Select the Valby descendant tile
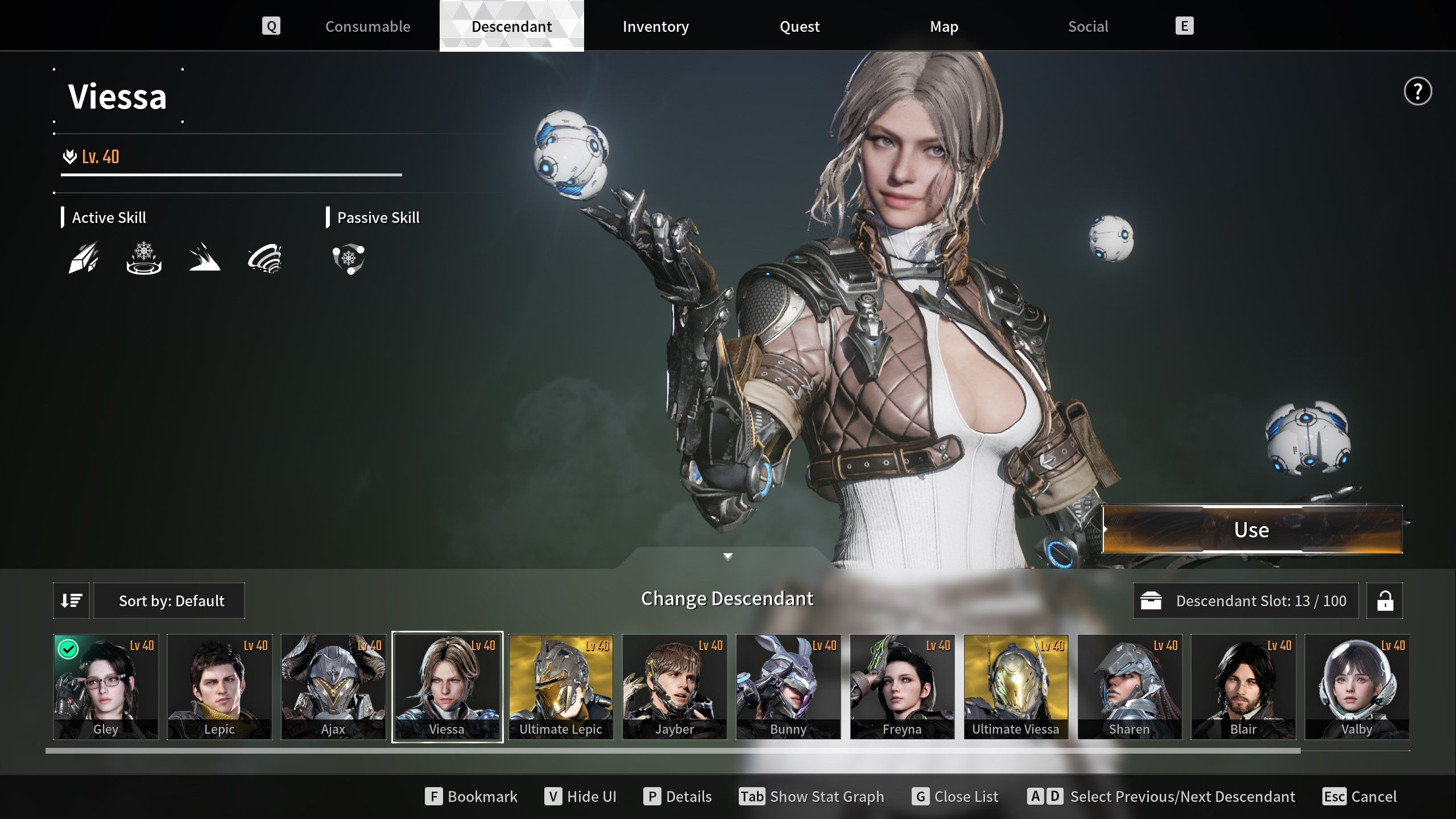Image resolution: width=1456 pixels, height=819 pixels. 1357,686
